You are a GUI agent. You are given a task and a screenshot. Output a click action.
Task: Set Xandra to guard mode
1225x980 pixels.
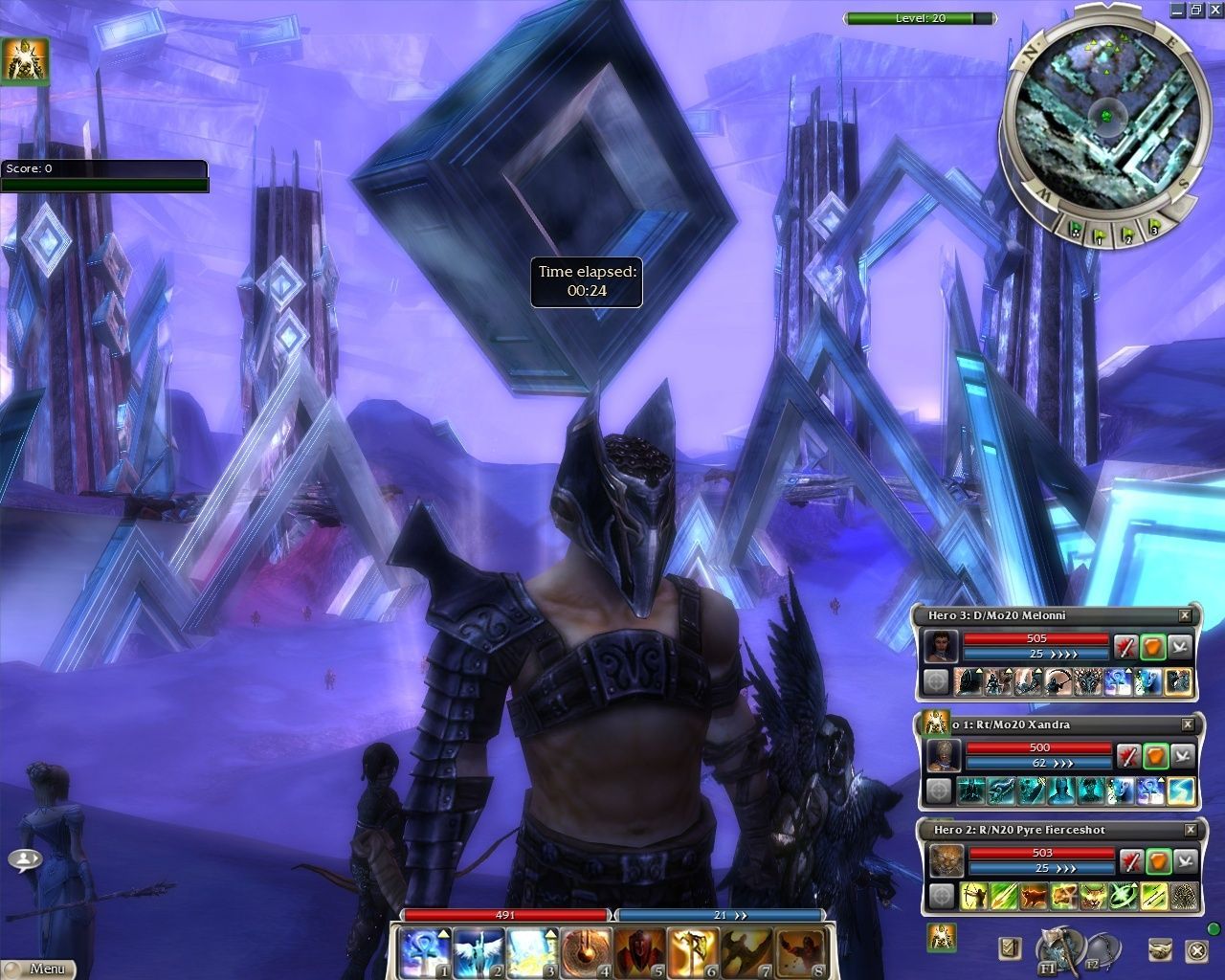pyautogui.click(x=1156, y=756)
